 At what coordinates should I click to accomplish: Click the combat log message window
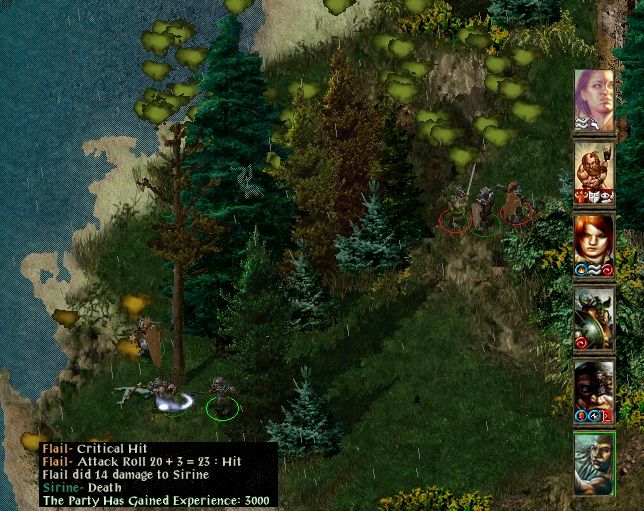point(158,474)
